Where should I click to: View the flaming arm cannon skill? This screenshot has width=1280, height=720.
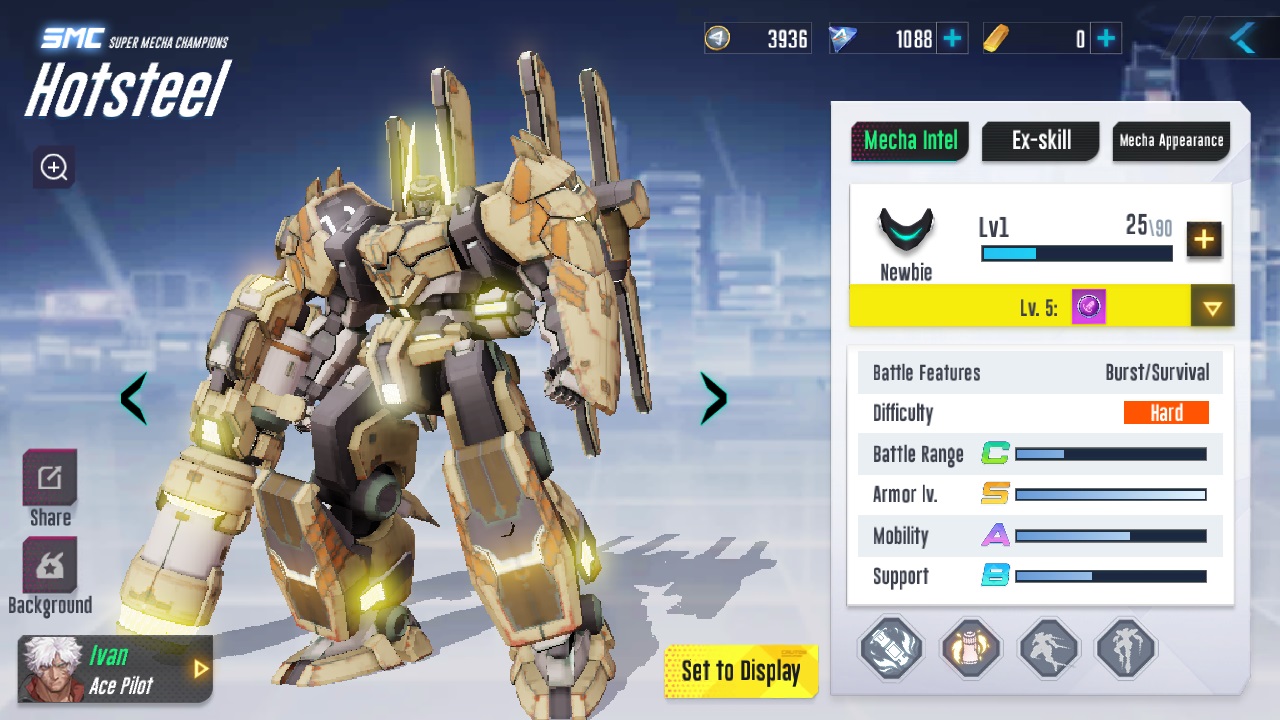[891, 648]
